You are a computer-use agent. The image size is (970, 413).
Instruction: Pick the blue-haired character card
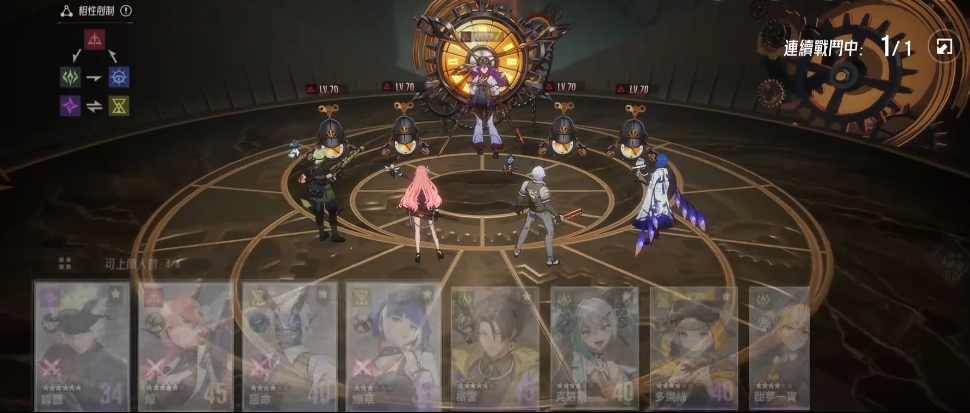(393, 345)
